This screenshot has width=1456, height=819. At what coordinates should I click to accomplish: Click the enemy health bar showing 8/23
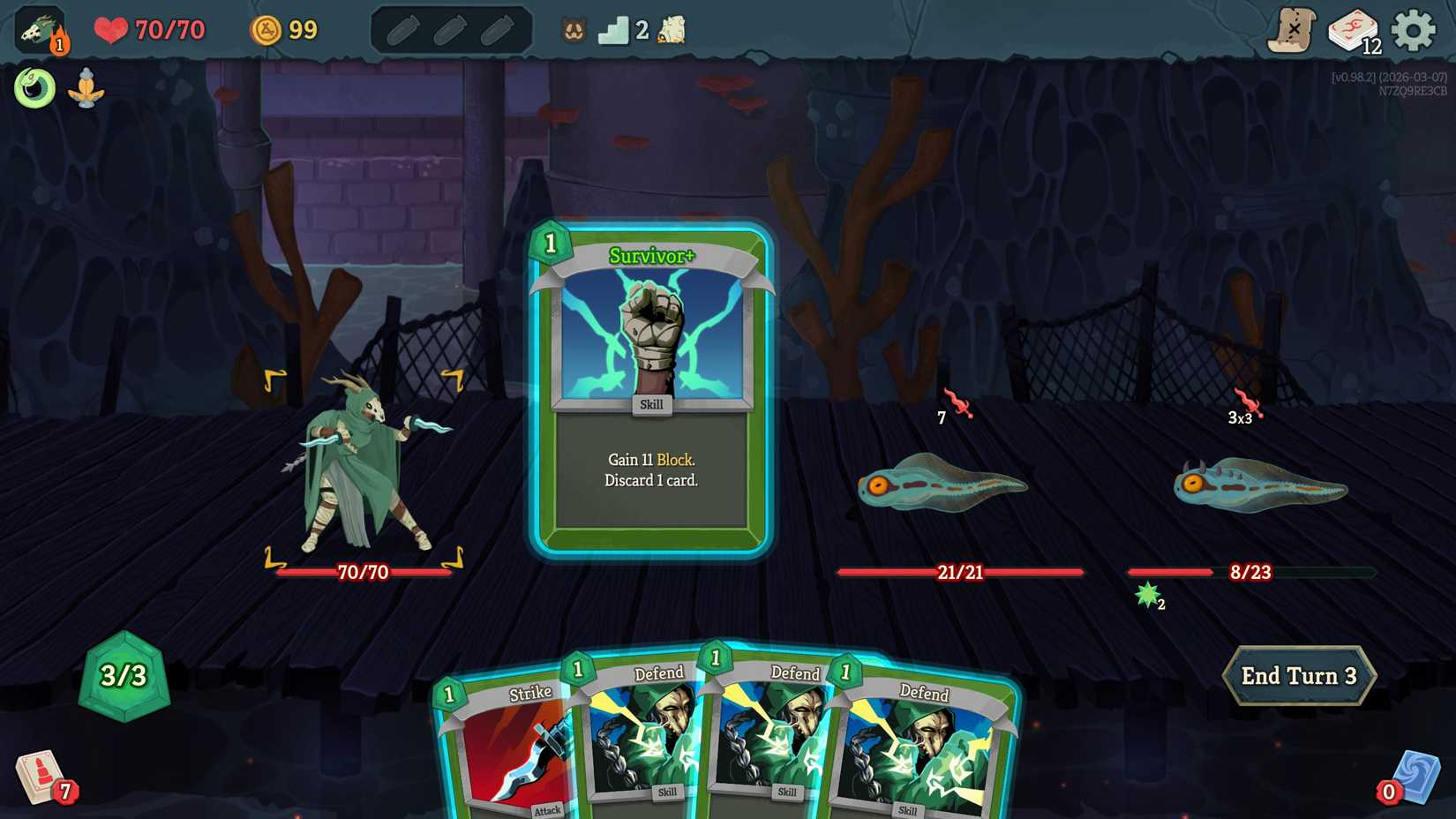pyautogui.click(x=1250, y=572)
